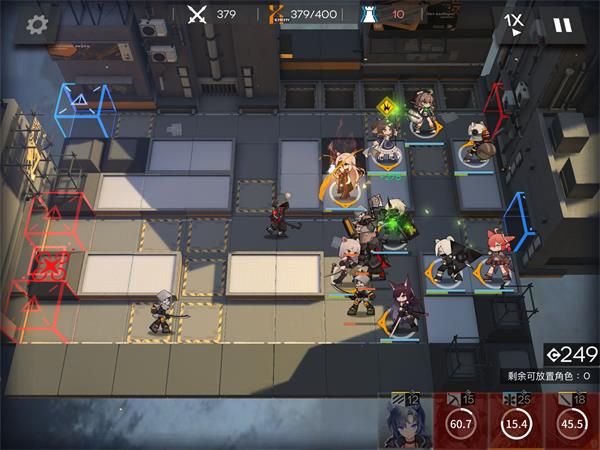This screenshot has height=450, width=600.
Task: Pick the cooldown operator card showing 15.4
Action: click(x=517, y=422)
